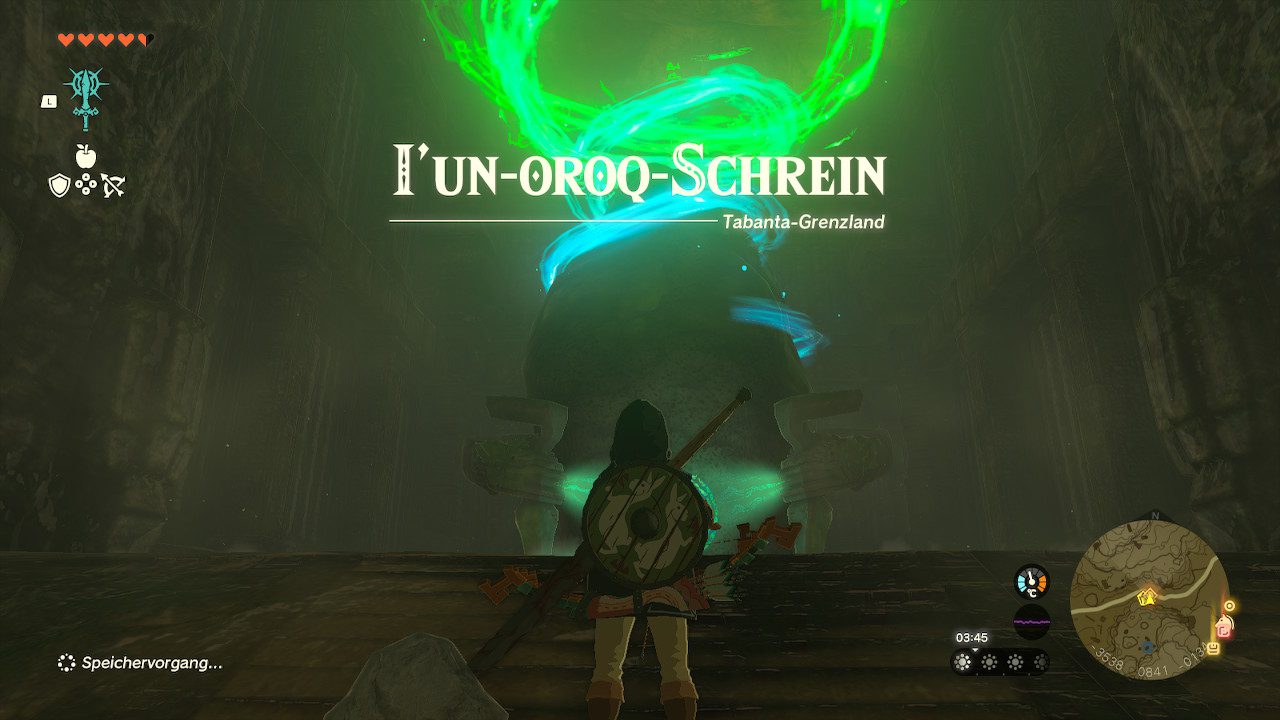Expand the weather forecast strip
This screenshot has width=1280, height=720.
(1000, 661)
